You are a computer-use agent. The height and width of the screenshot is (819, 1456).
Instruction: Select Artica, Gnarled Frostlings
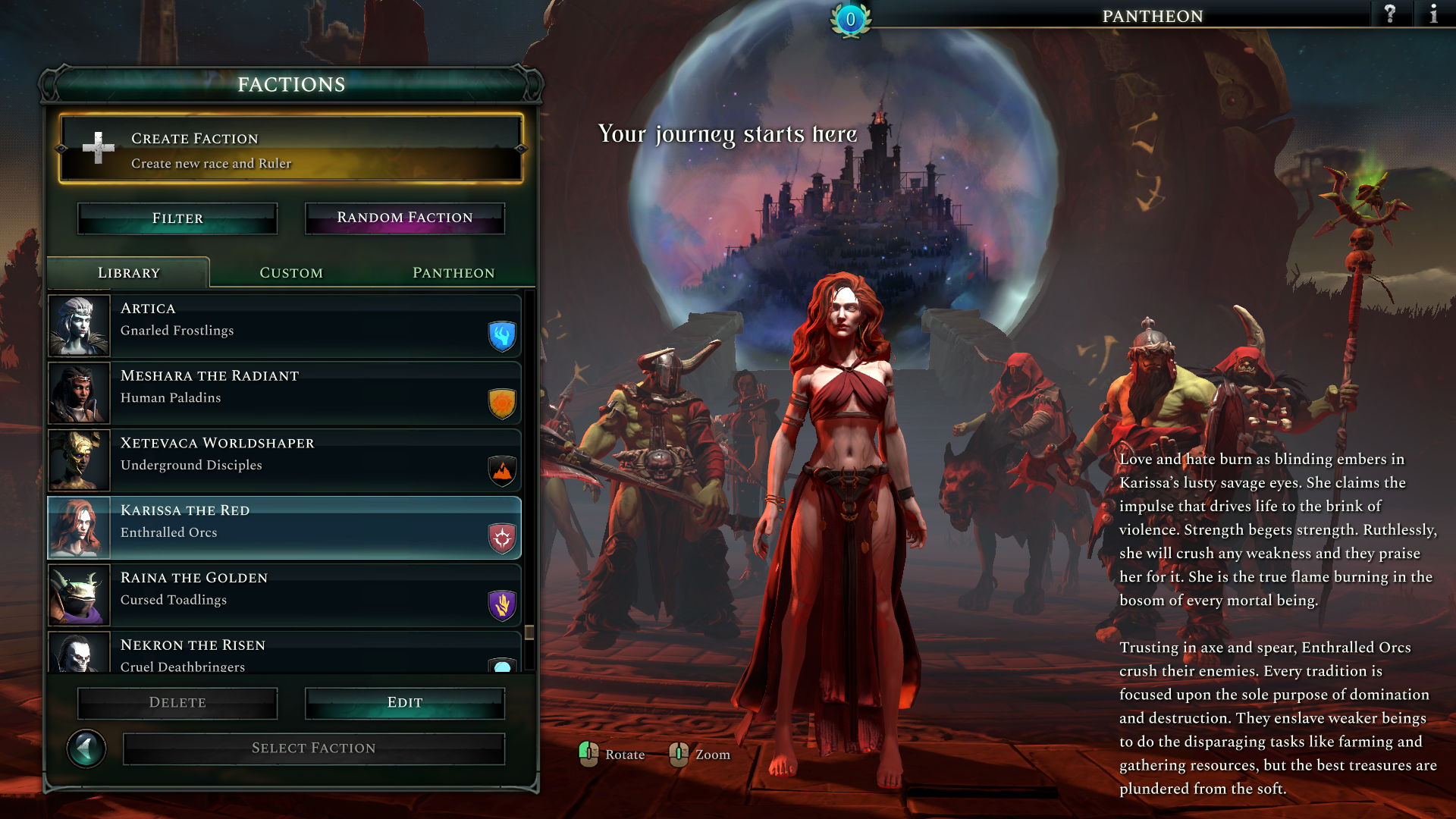pos(284,326)
